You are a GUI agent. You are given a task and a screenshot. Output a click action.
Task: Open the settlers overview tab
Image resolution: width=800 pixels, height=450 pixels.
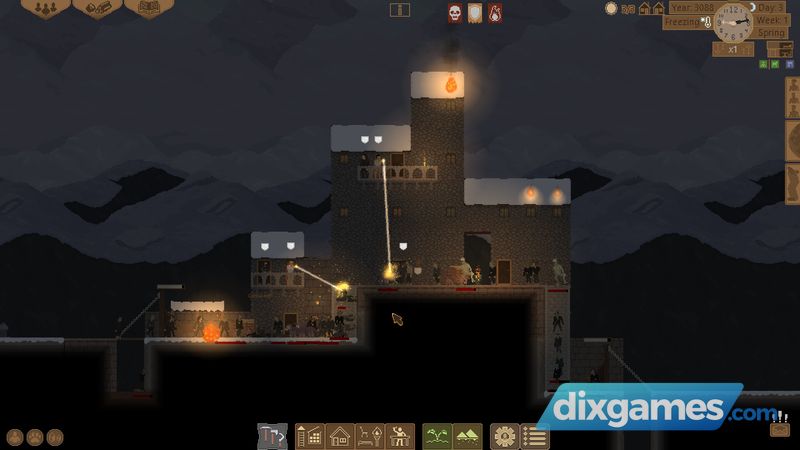pos(45,8)
